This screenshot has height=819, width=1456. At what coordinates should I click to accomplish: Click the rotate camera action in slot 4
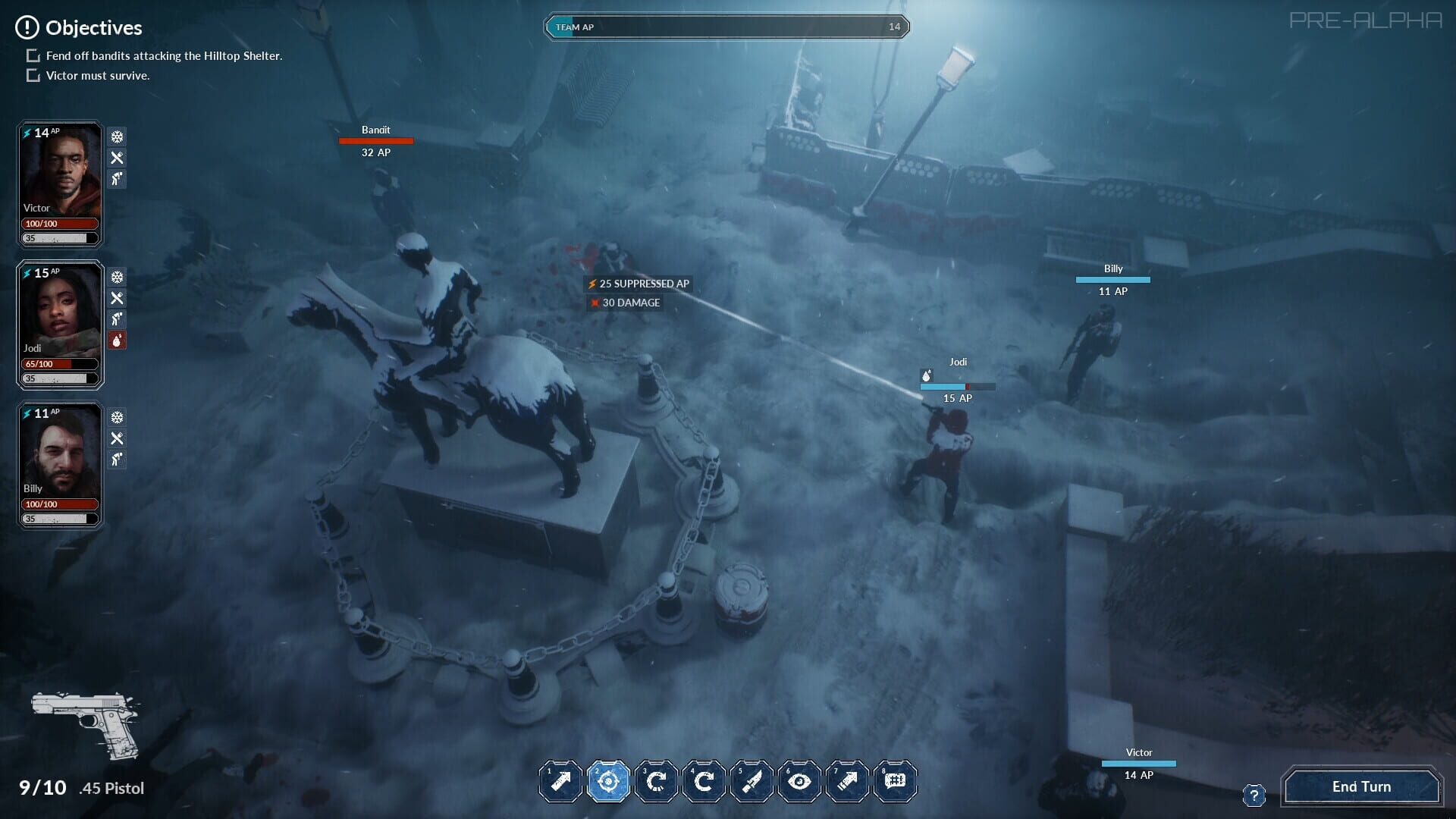[x=704, y=781]
